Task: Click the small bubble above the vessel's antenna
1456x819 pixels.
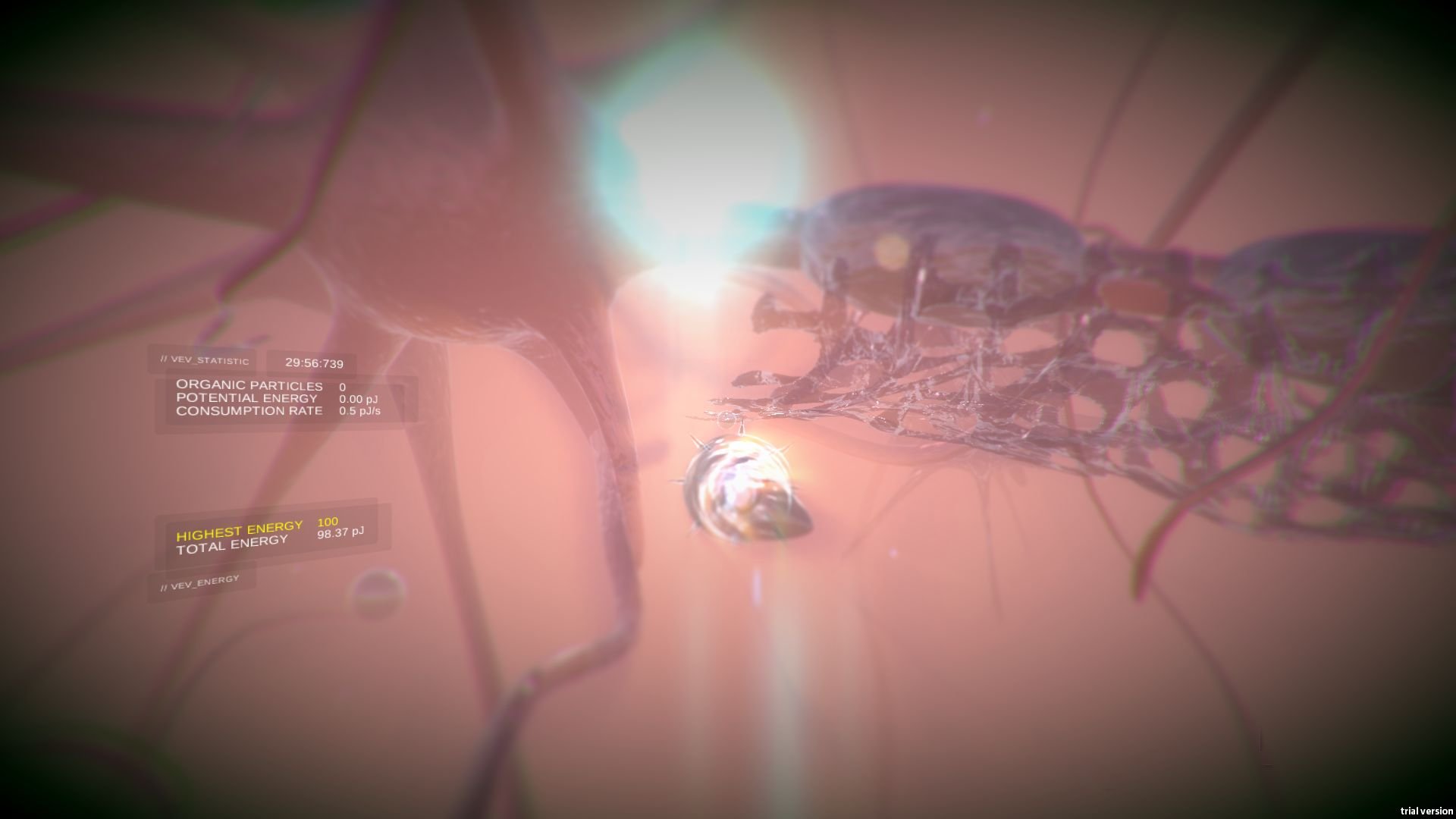Action: pyautogui.click(x=726, y=419)
